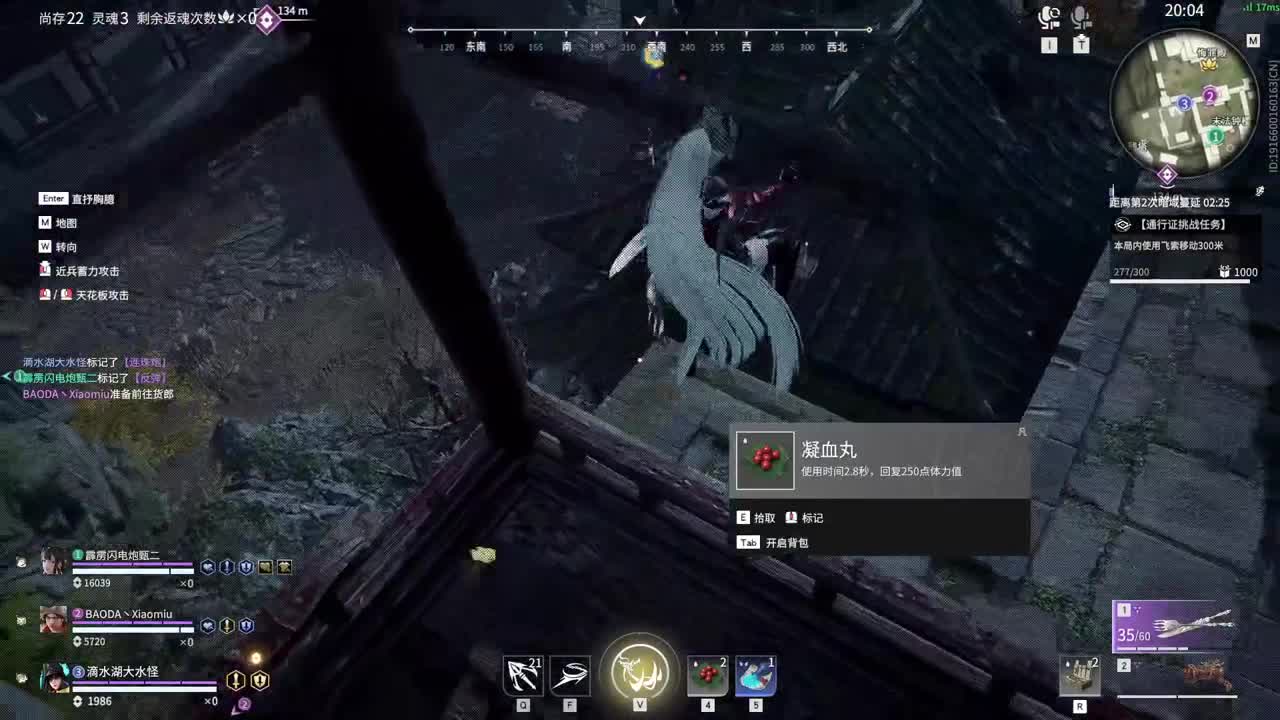The width and height of the screenshot is (1280, 720).
Task: Trigger the glowing V ultimate skill icon
Action: pos(639,672)
